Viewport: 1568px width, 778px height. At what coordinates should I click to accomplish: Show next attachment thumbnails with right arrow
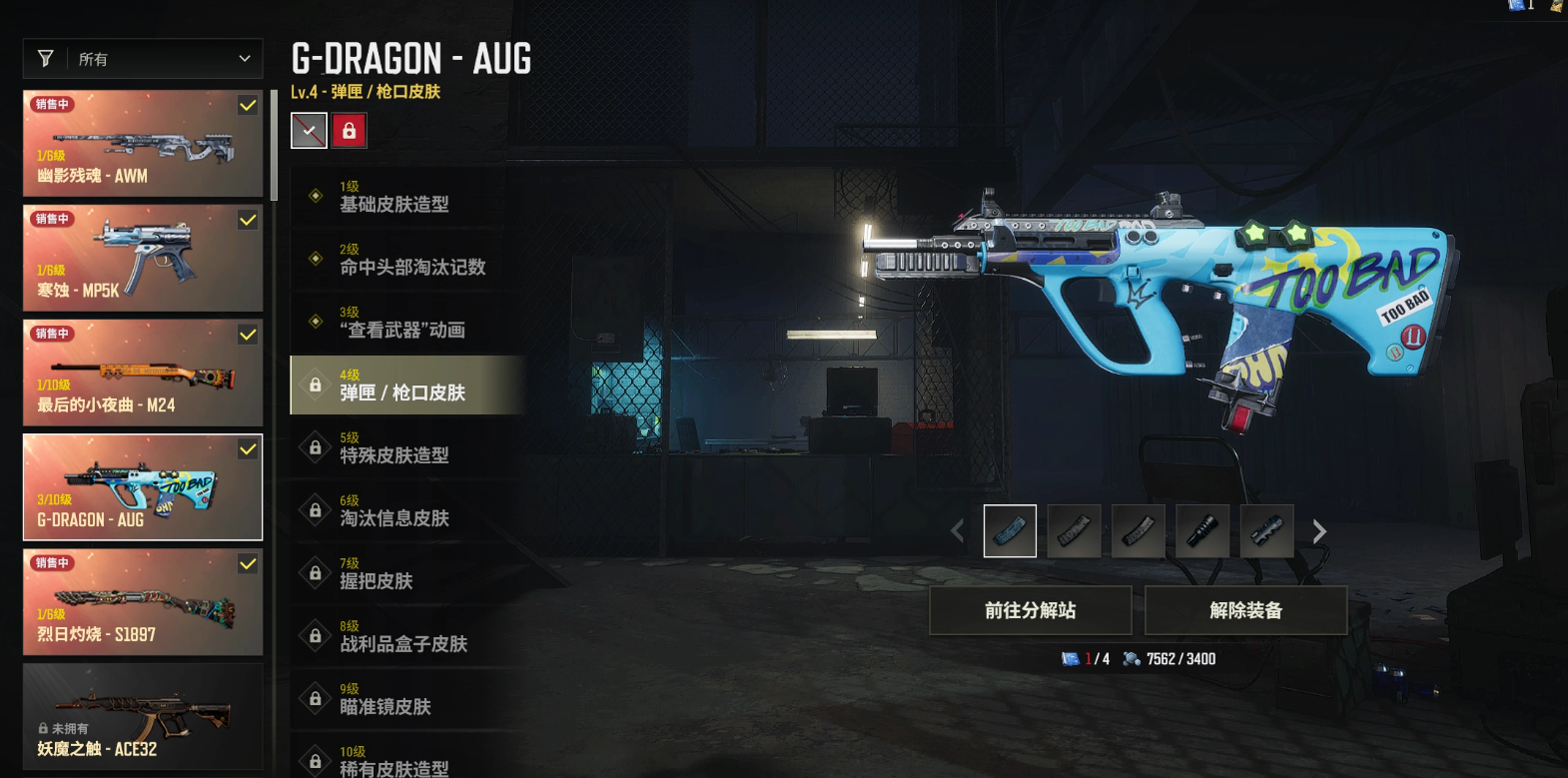tap(1319, 531)
